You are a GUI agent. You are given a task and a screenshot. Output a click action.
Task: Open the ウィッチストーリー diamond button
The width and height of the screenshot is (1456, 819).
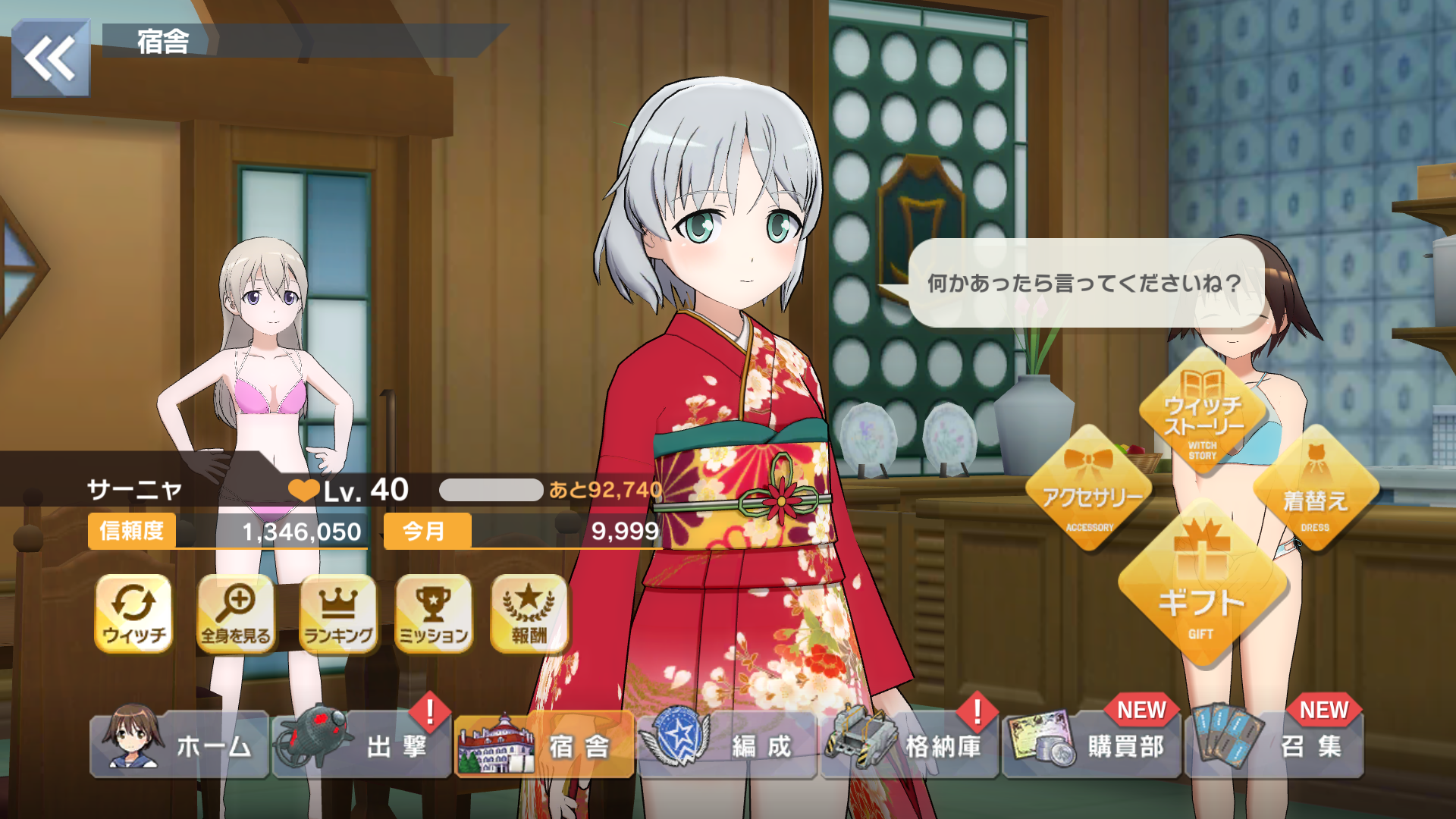(1203, 413)
